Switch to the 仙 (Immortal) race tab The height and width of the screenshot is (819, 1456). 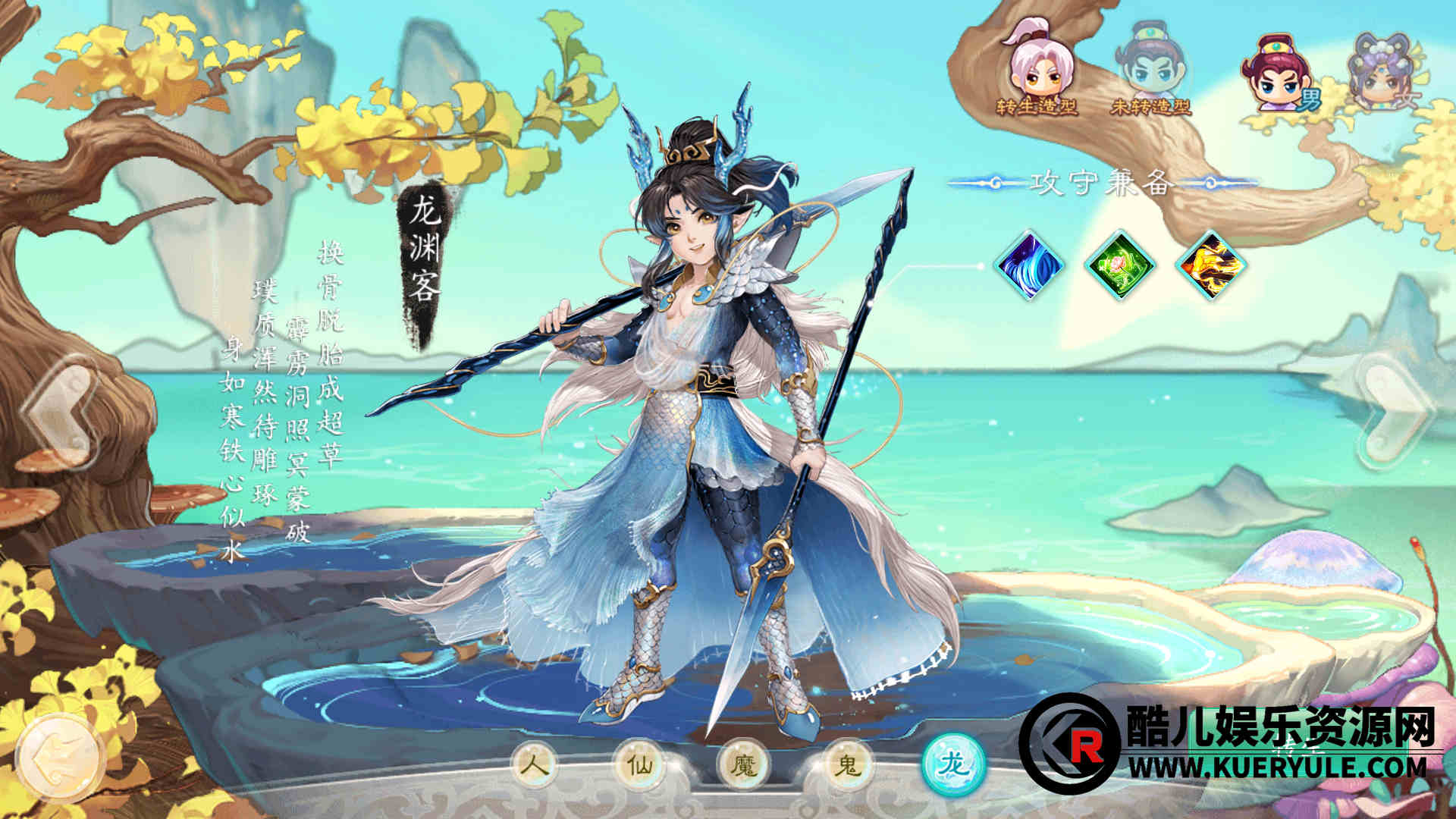[x=642, y=764]
